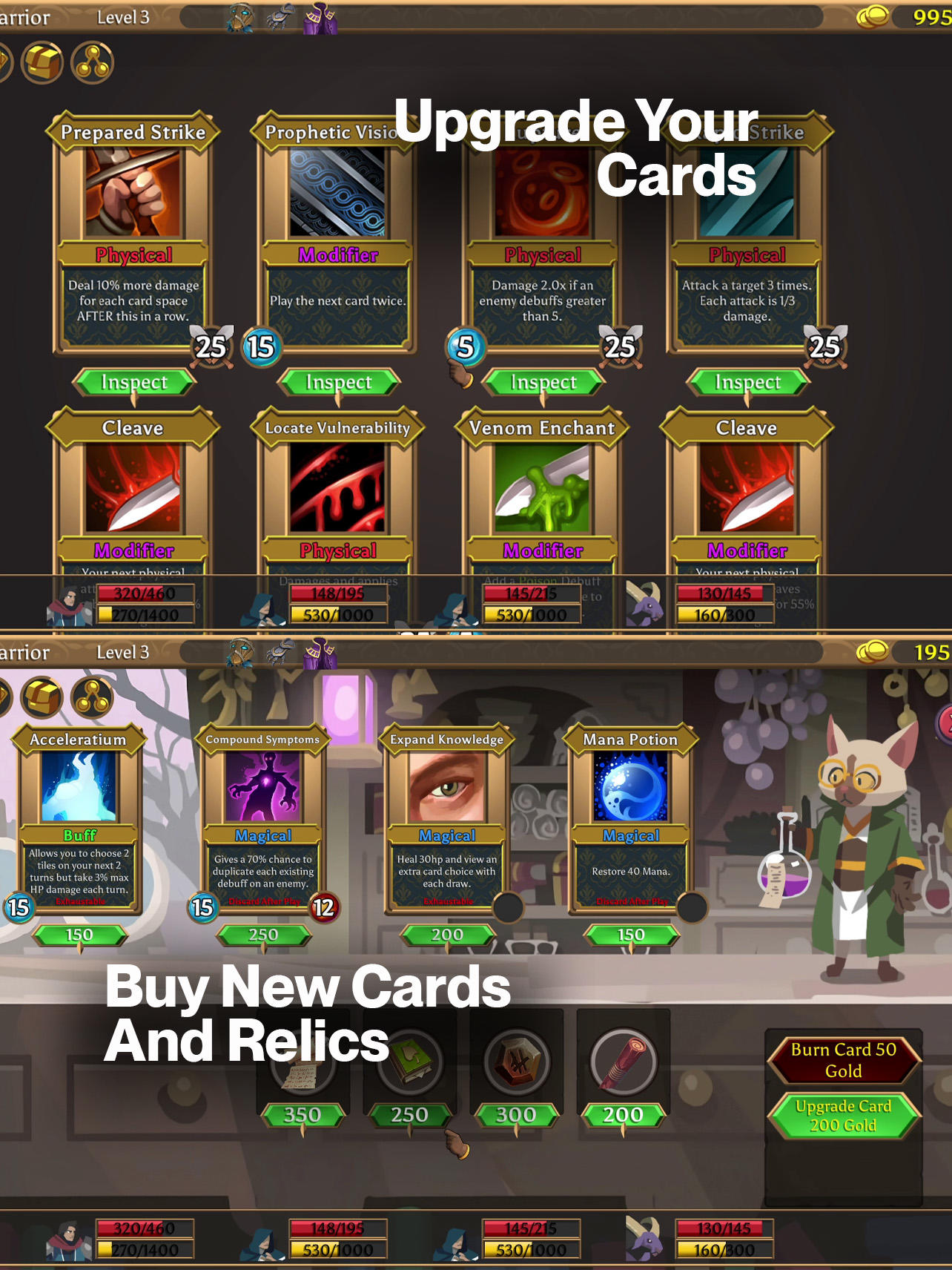Choose Burn Card 50 Gold option
Image resolution: width=952 pixels, height=1270 pixels.
844,1061
